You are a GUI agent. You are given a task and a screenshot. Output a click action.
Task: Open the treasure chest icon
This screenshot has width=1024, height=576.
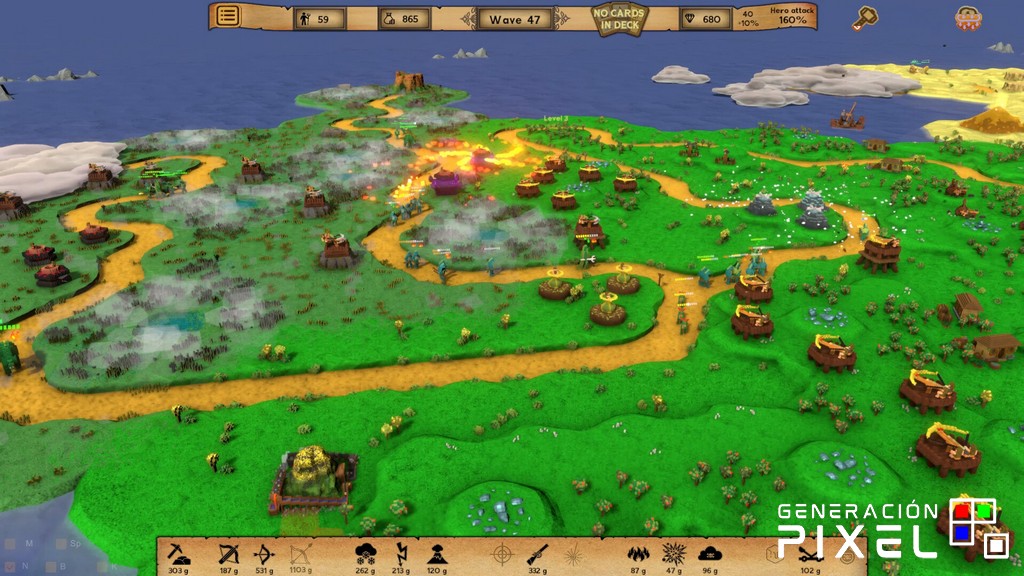pyautogui.click(x=966, y=17)
